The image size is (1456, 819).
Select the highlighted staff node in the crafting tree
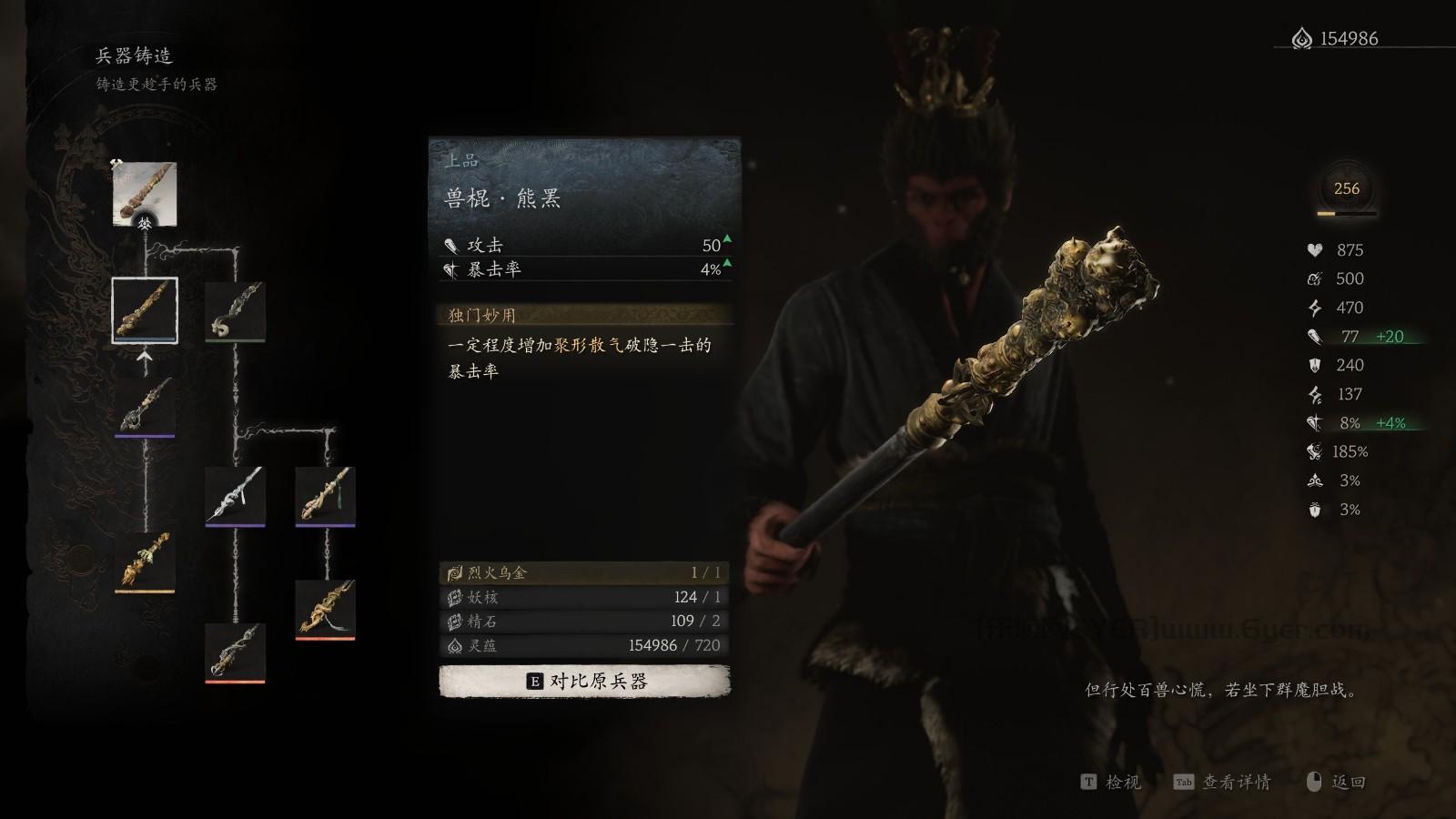tap(144, 308)
